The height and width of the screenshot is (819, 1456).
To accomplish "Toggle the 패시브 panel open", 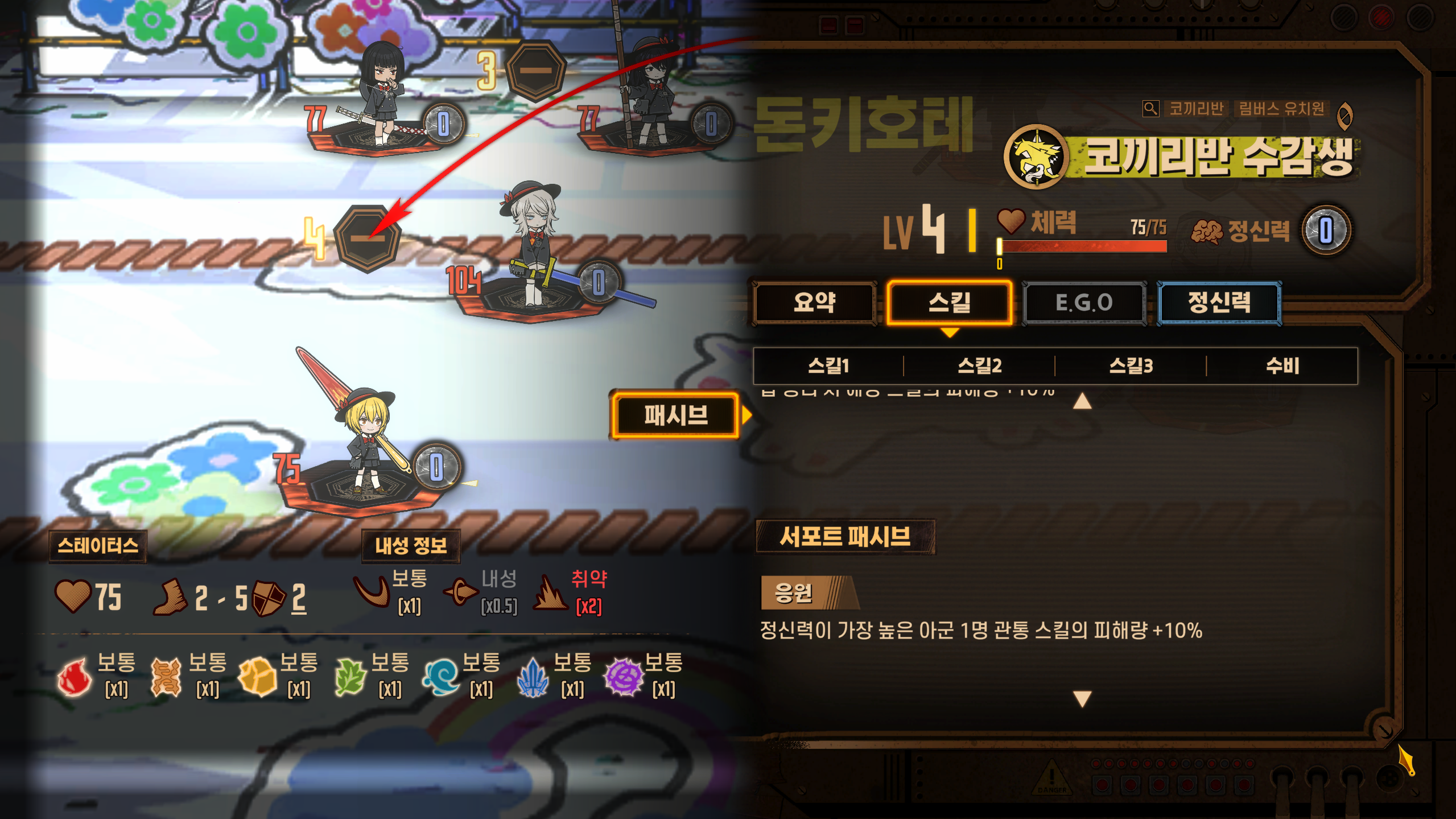I will coord(677,416).
